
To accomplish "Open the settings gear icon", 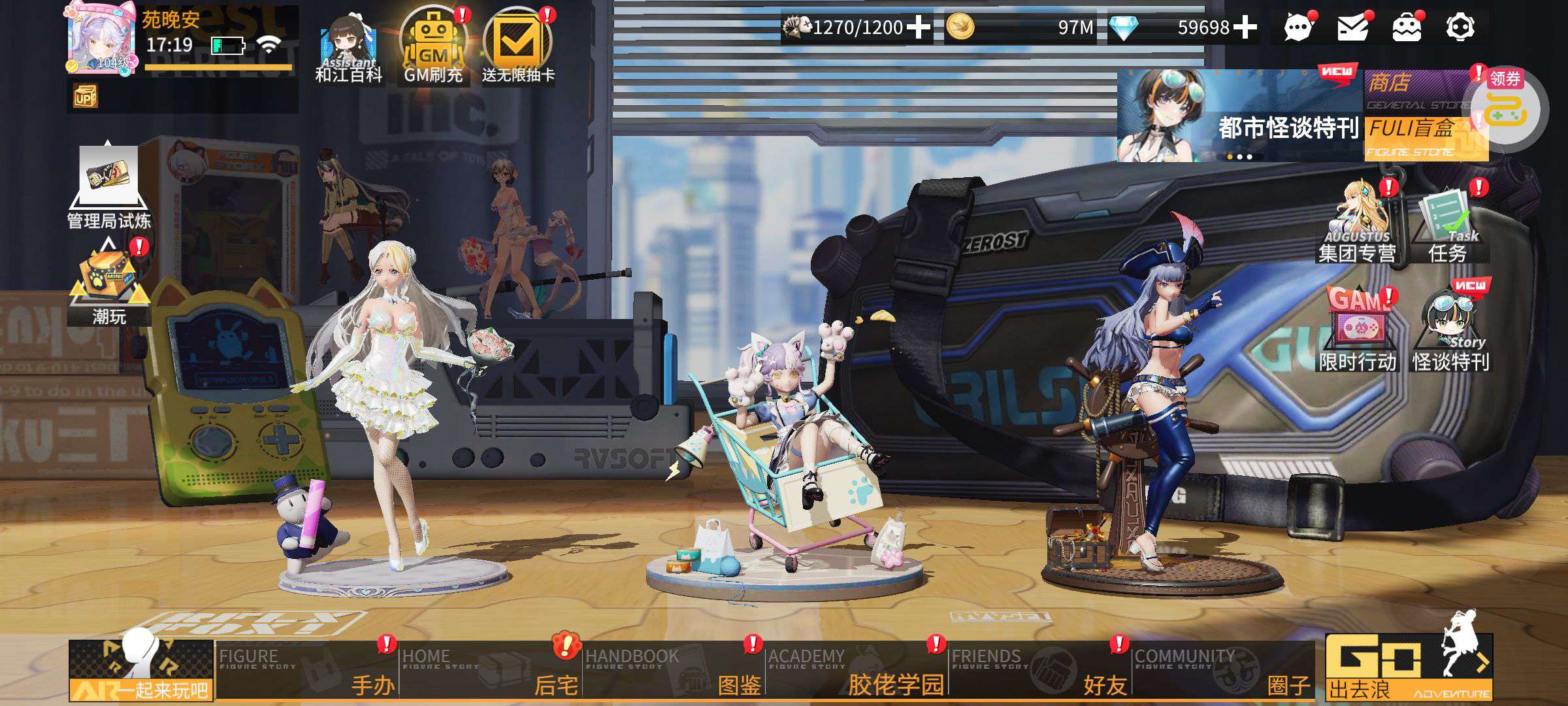I will 1460,28.
